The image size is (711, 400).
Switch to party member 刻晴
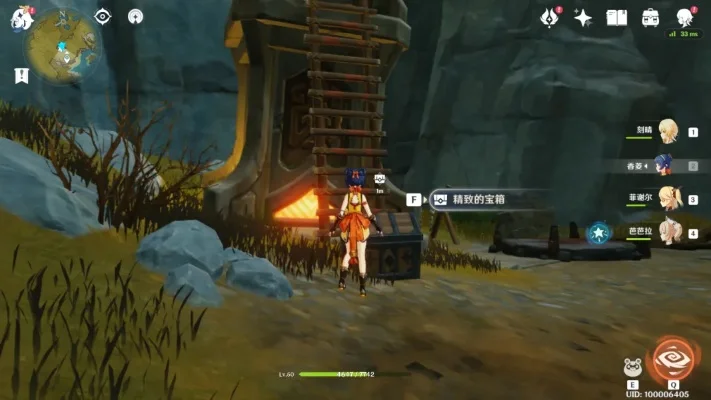[x=665, y=131]
